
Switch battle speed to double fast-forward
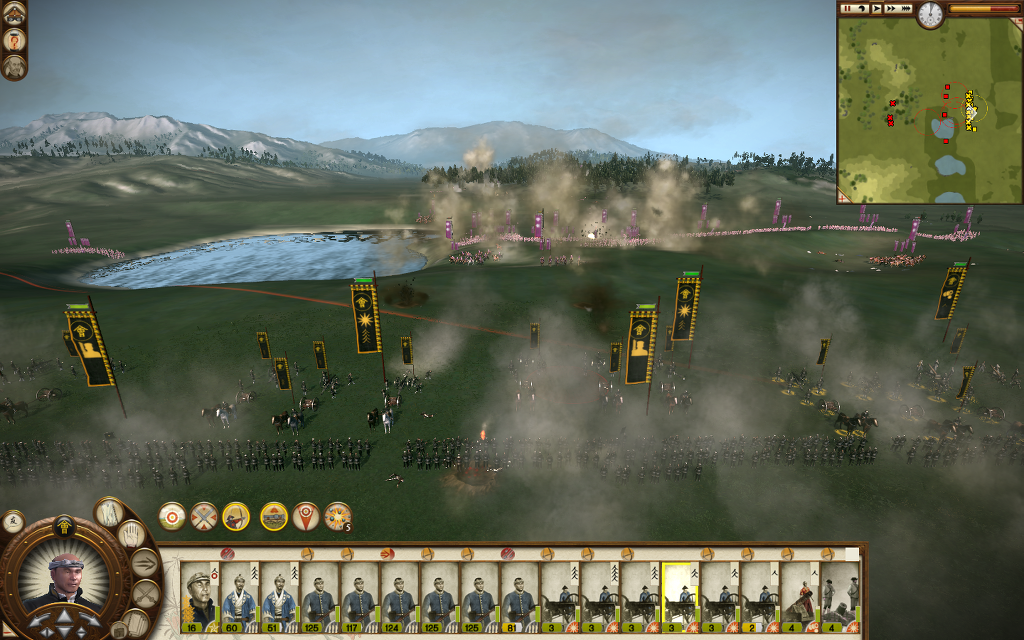[x=890, y=8]
